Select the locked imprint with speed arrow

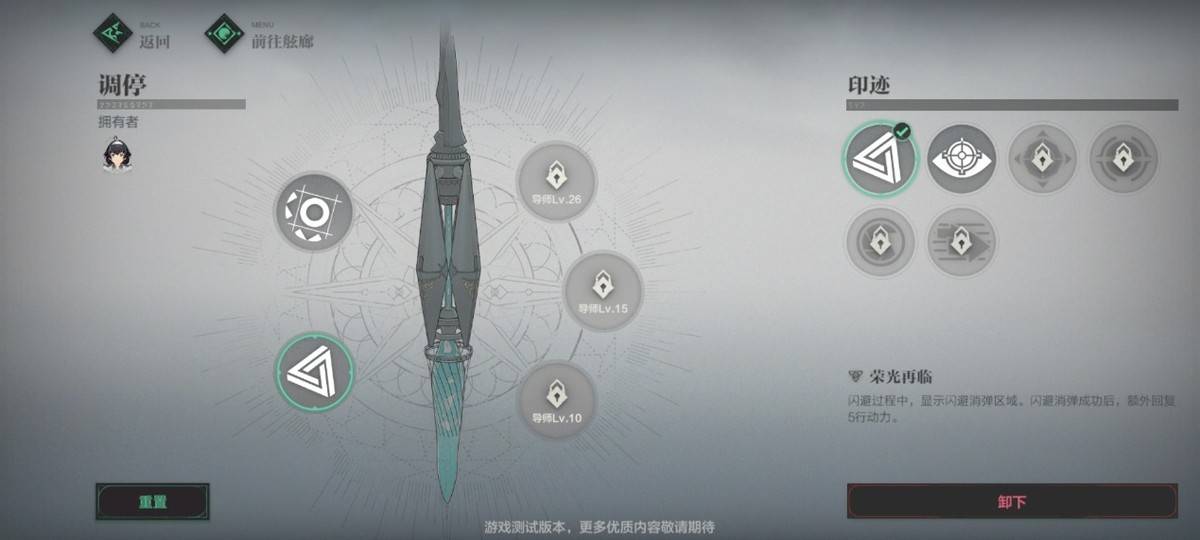point(962,241)
